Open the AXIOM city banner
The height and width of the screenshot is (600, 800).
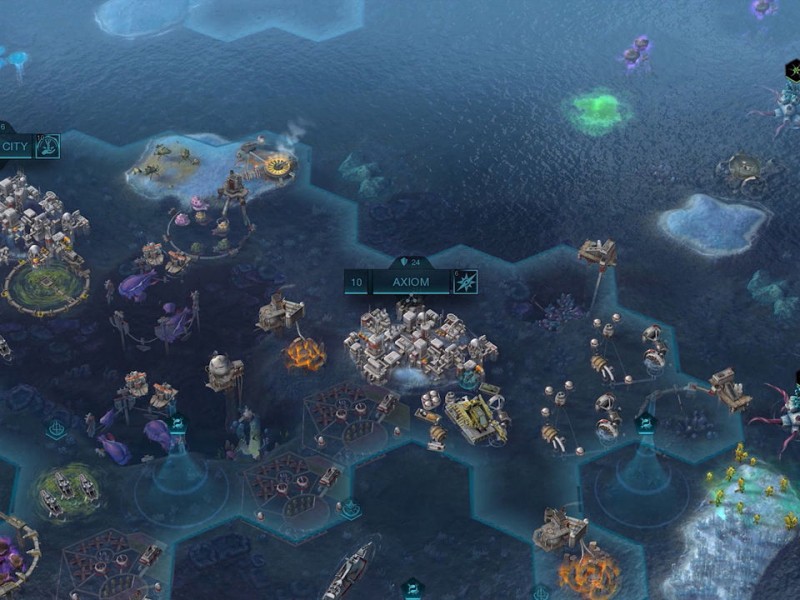click(x=410, y=282)
